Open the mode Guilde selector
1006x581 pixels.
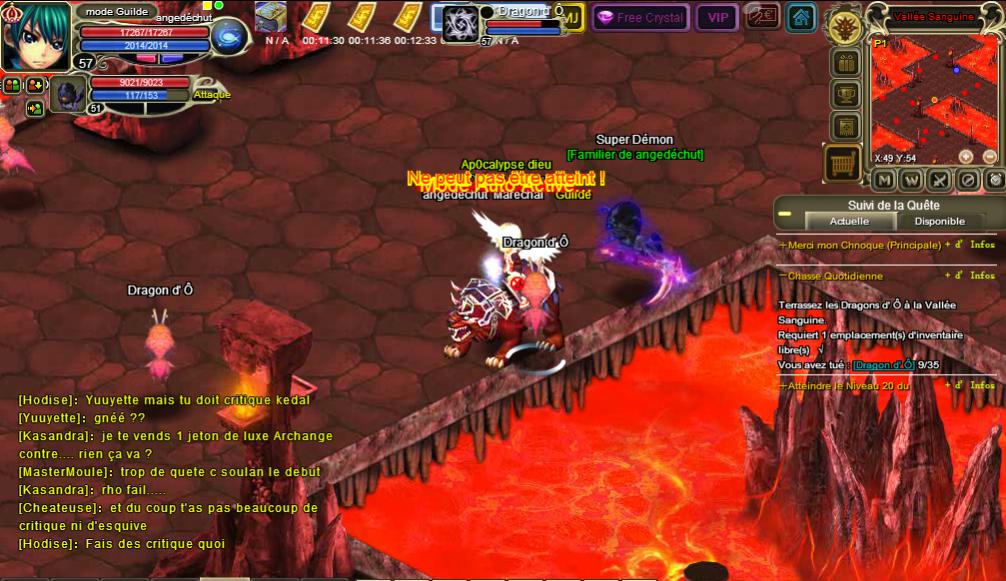point(116,12)
